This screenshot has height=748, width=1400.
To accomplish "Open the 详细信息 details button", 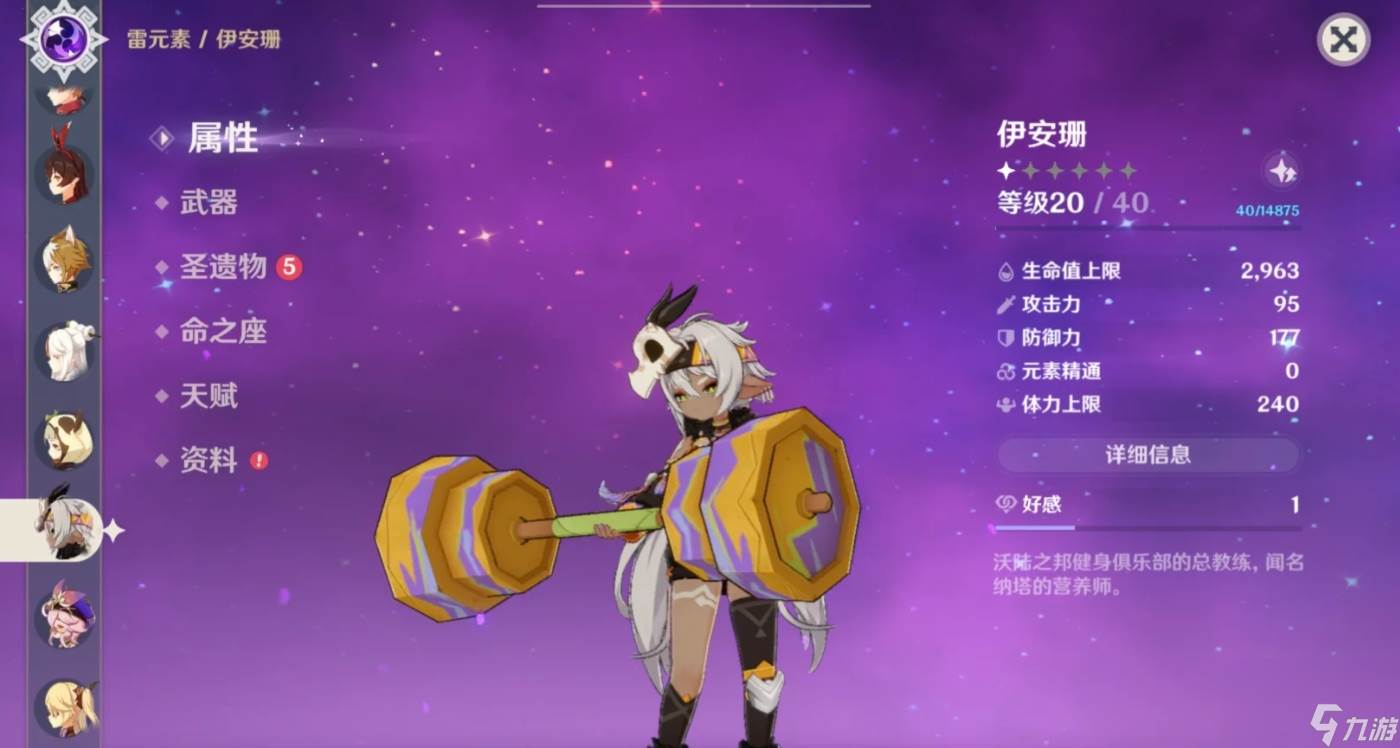I will [1147, 455].
